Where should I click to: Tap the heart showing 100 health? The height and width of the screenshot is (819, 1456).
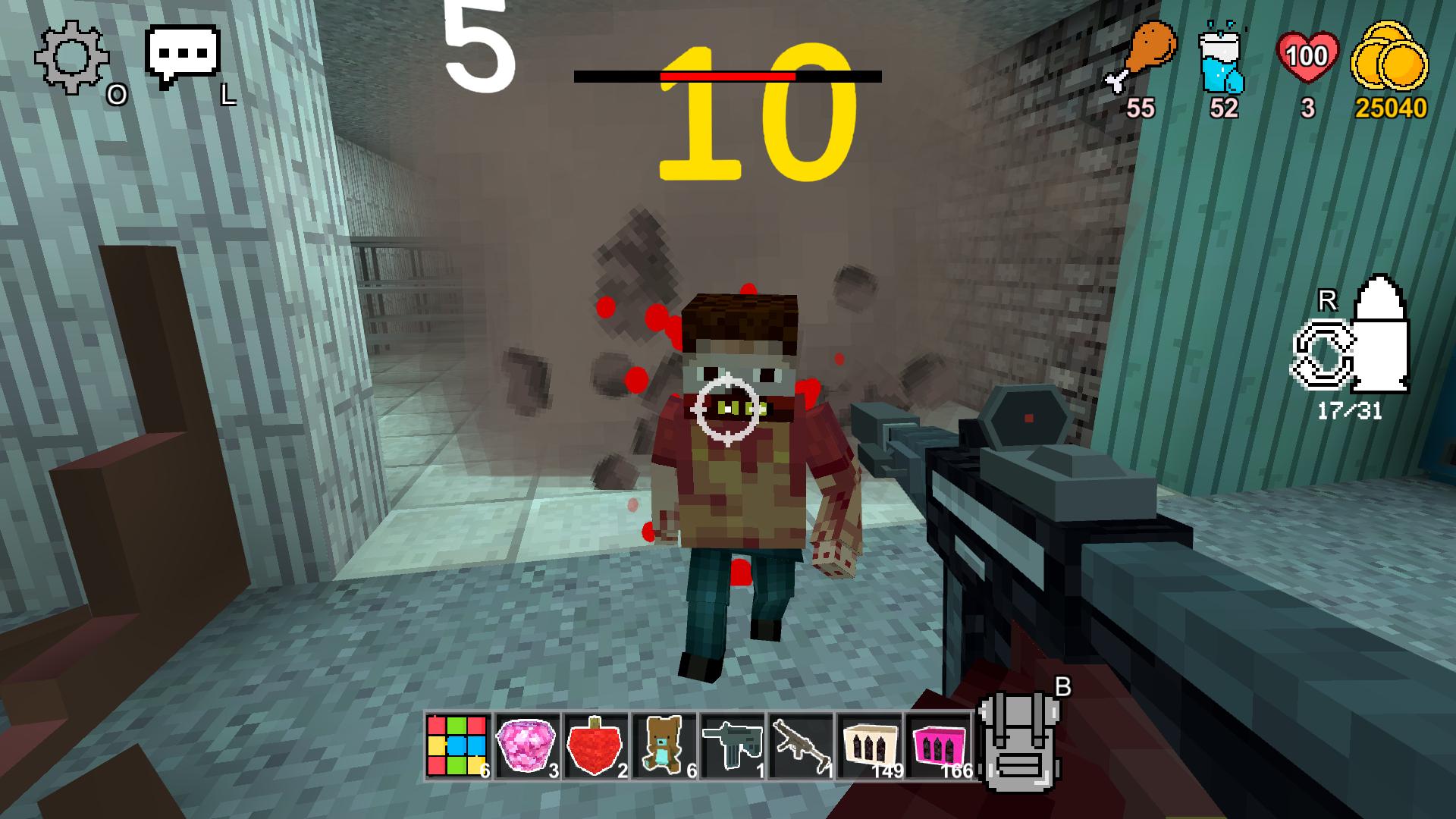coord(1308,55)
